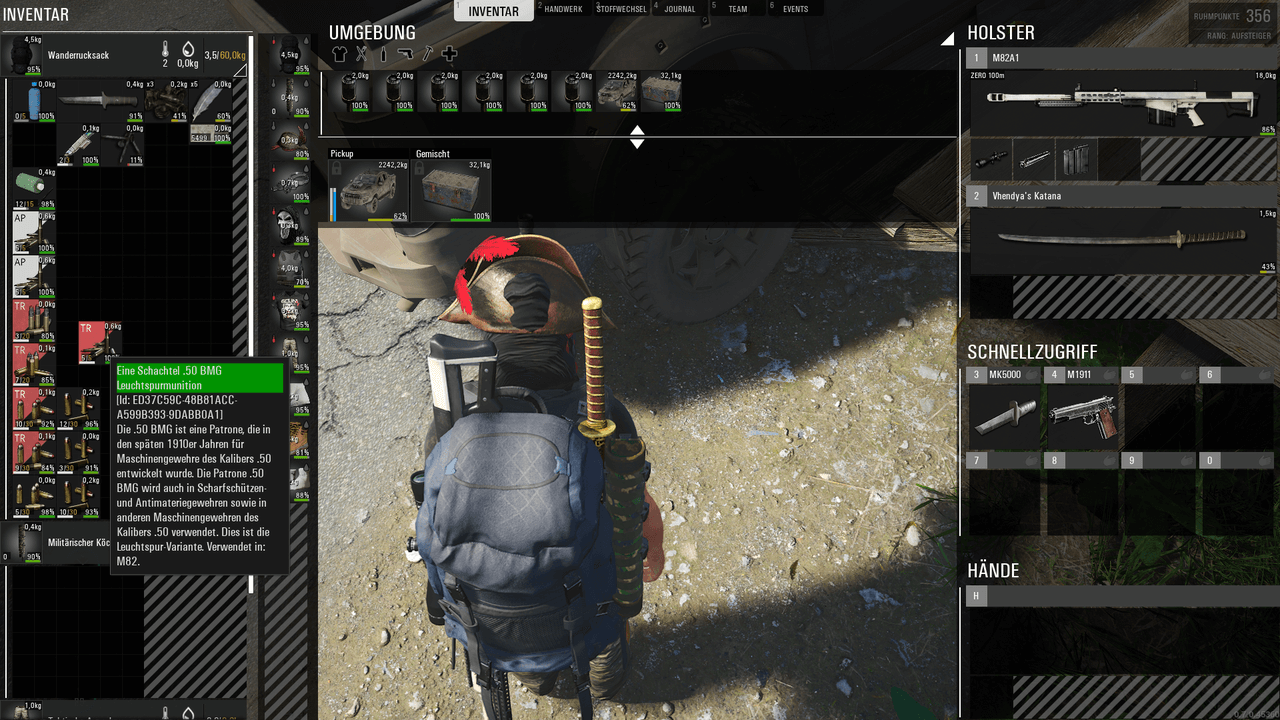Open the Team tab
Viewport: 1280px width, 720px height.
737,9
